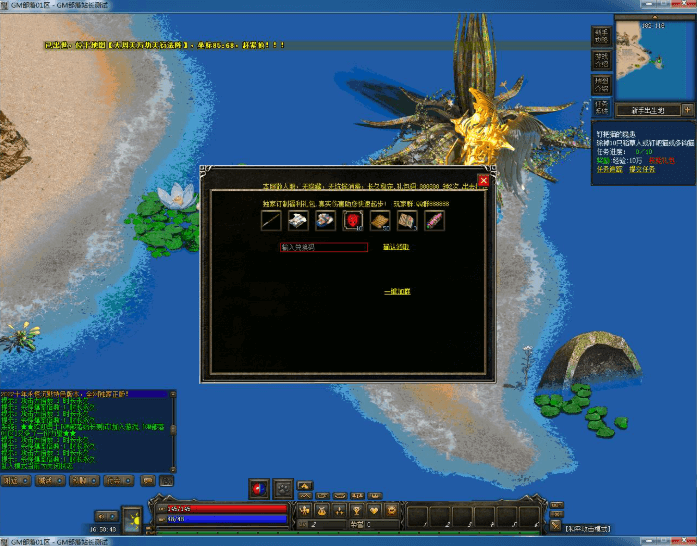Viewport: 697px width, 546px height.
Task: Click the plus button beside the map name
Action: [688, 110]
